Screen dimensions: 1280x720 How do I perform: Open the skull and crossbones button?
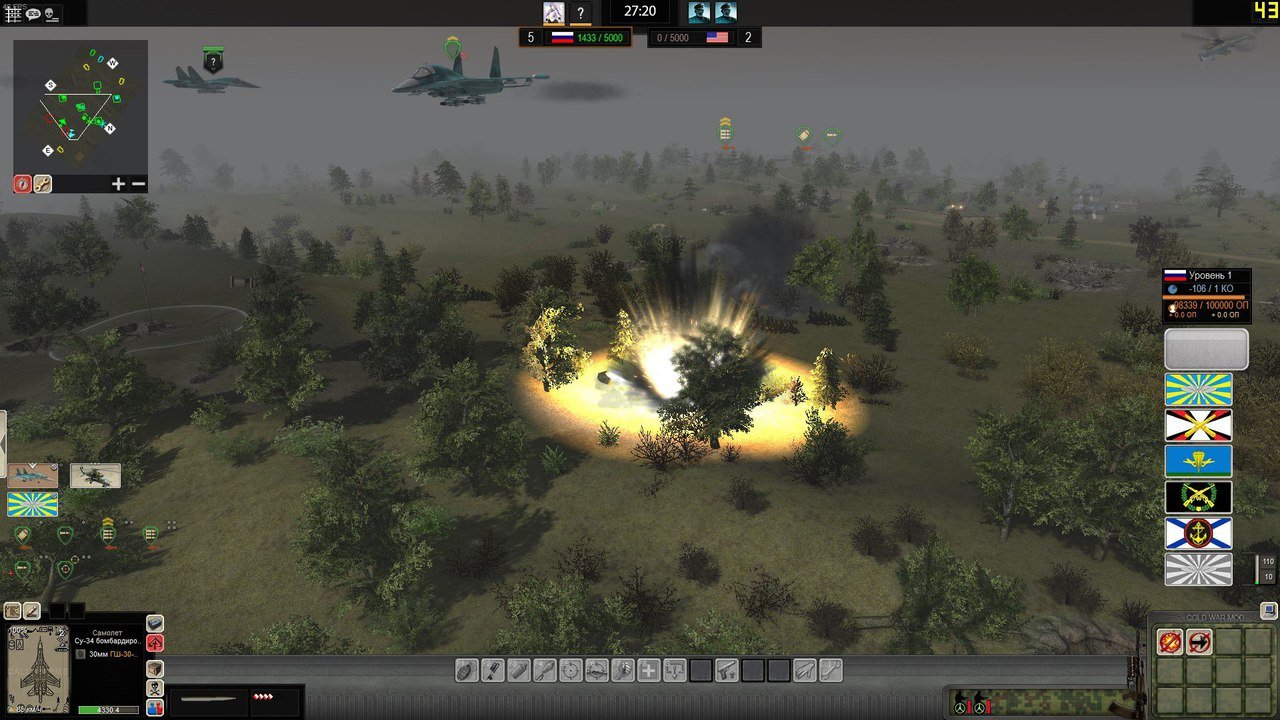pos(155,688)
